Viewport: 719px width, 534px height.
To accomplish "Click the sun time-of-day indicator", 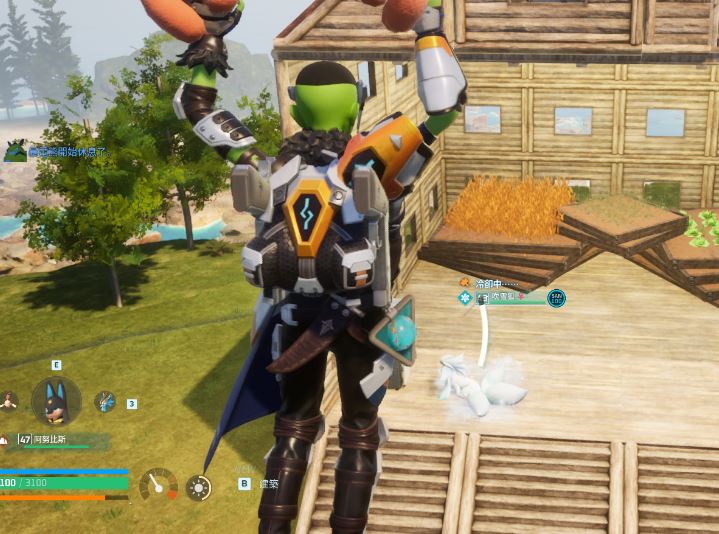I will click(199, 488).
